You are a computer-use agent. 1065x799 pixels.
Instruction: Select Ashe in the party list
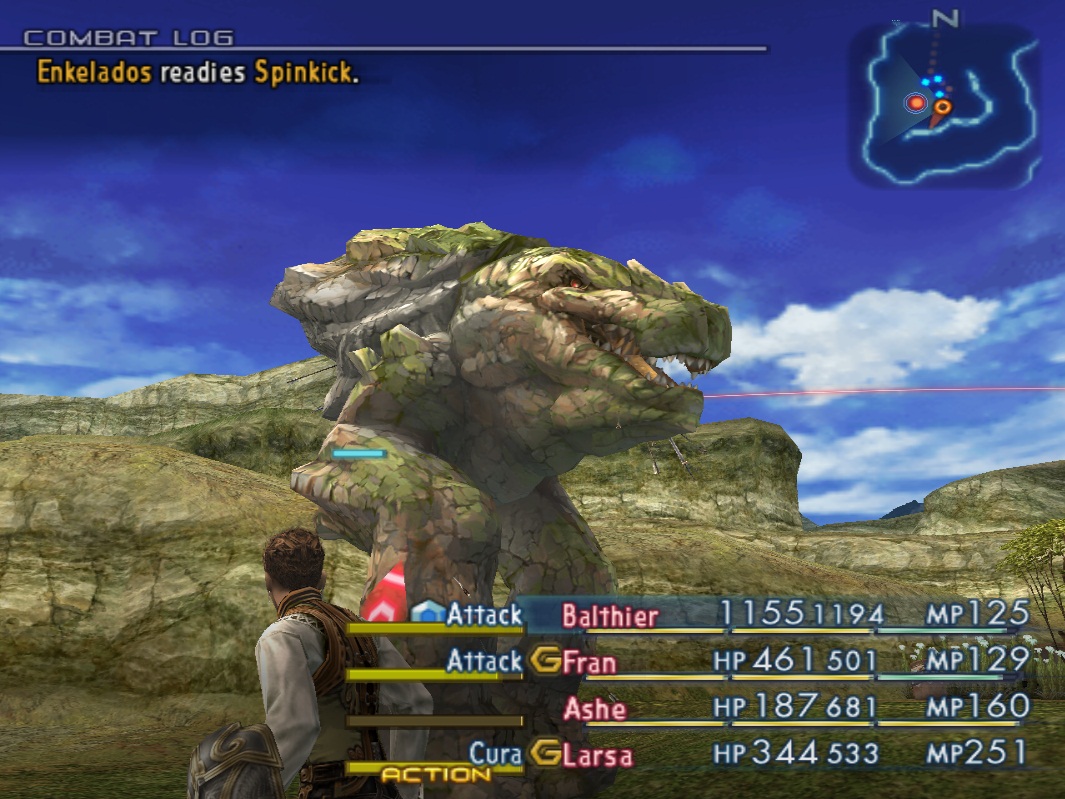595,709
